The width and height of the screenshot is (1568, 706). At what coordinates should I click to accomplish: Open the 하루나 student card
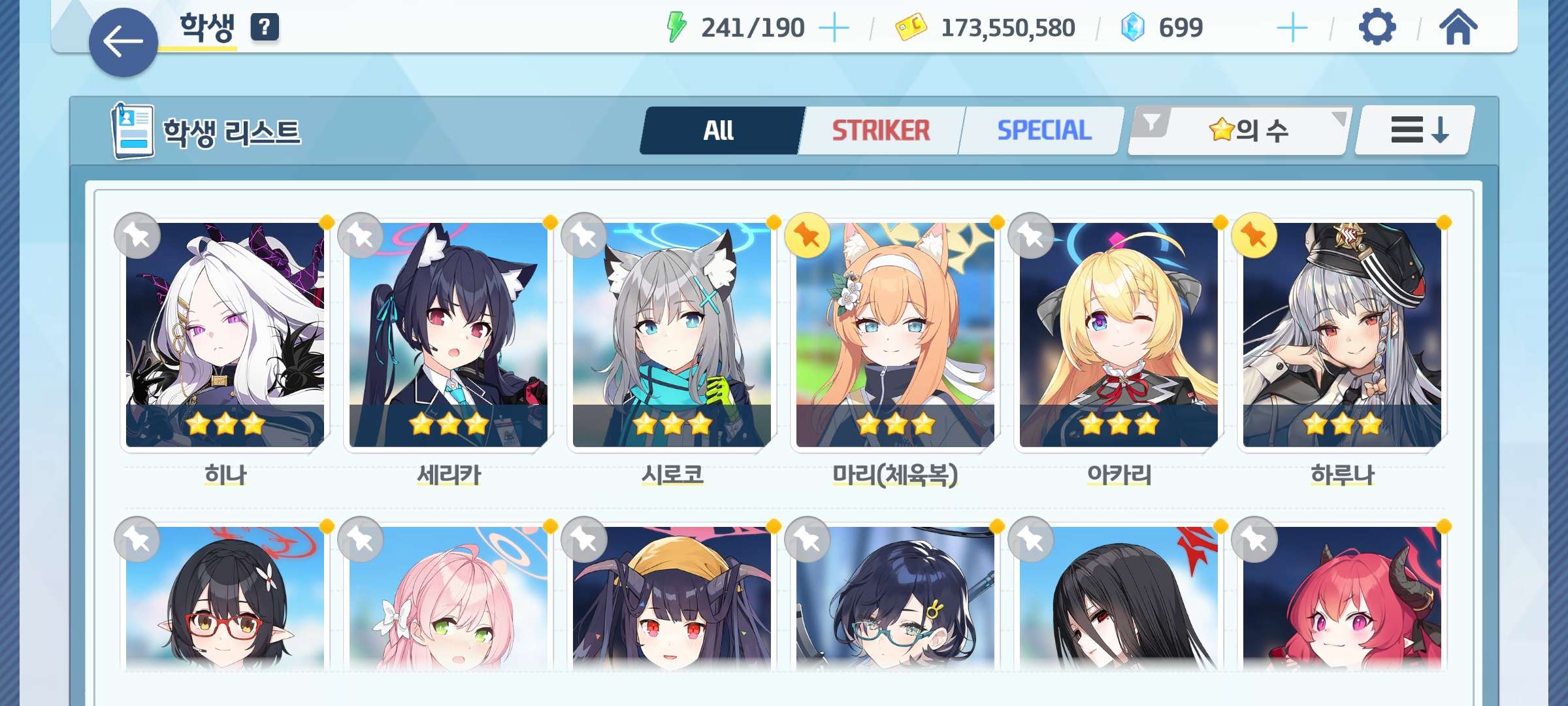coord(1342,335)
